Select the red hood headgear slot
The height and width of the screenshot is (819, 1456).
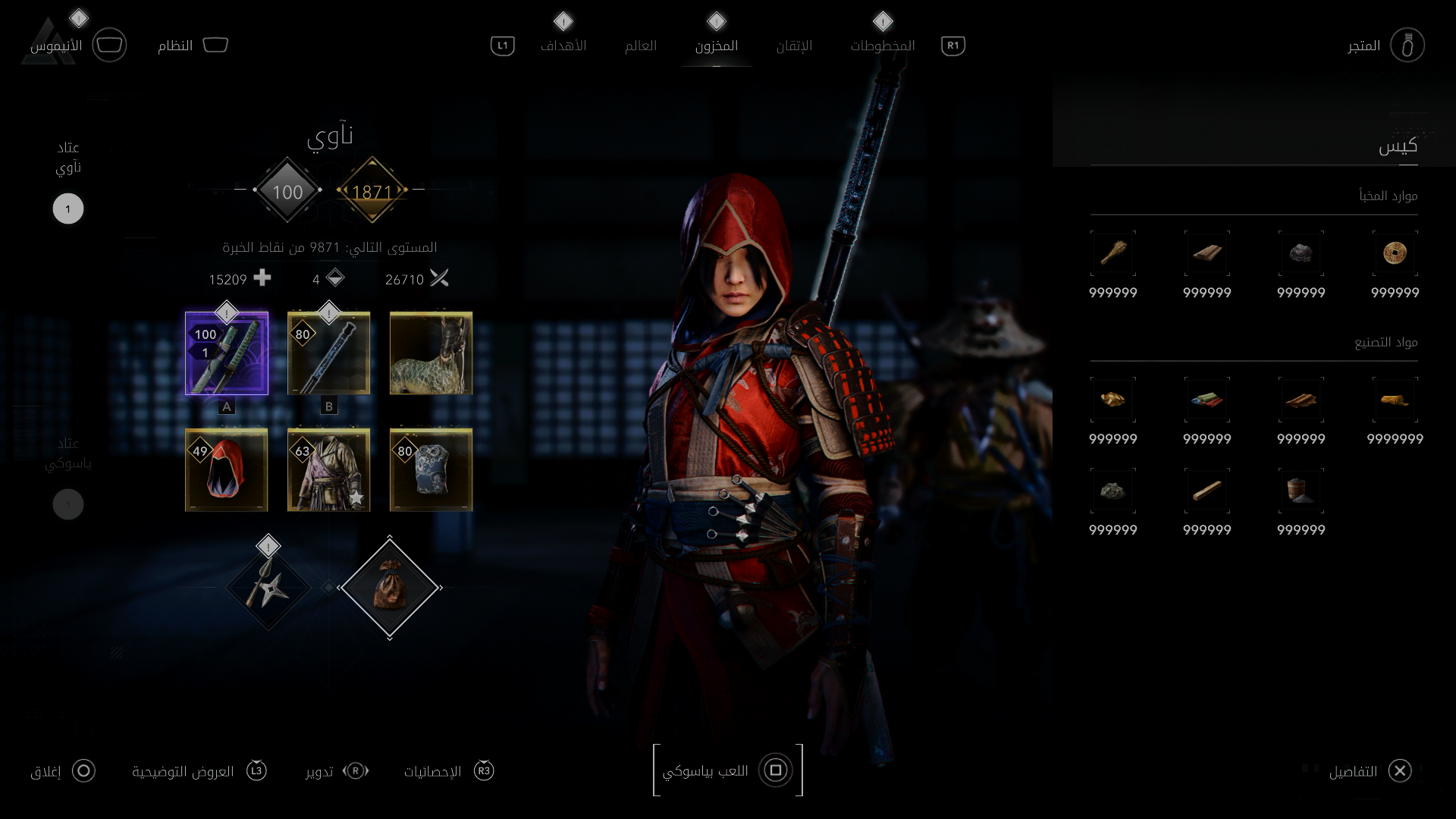pyautogui.click(x=227, y=470)
